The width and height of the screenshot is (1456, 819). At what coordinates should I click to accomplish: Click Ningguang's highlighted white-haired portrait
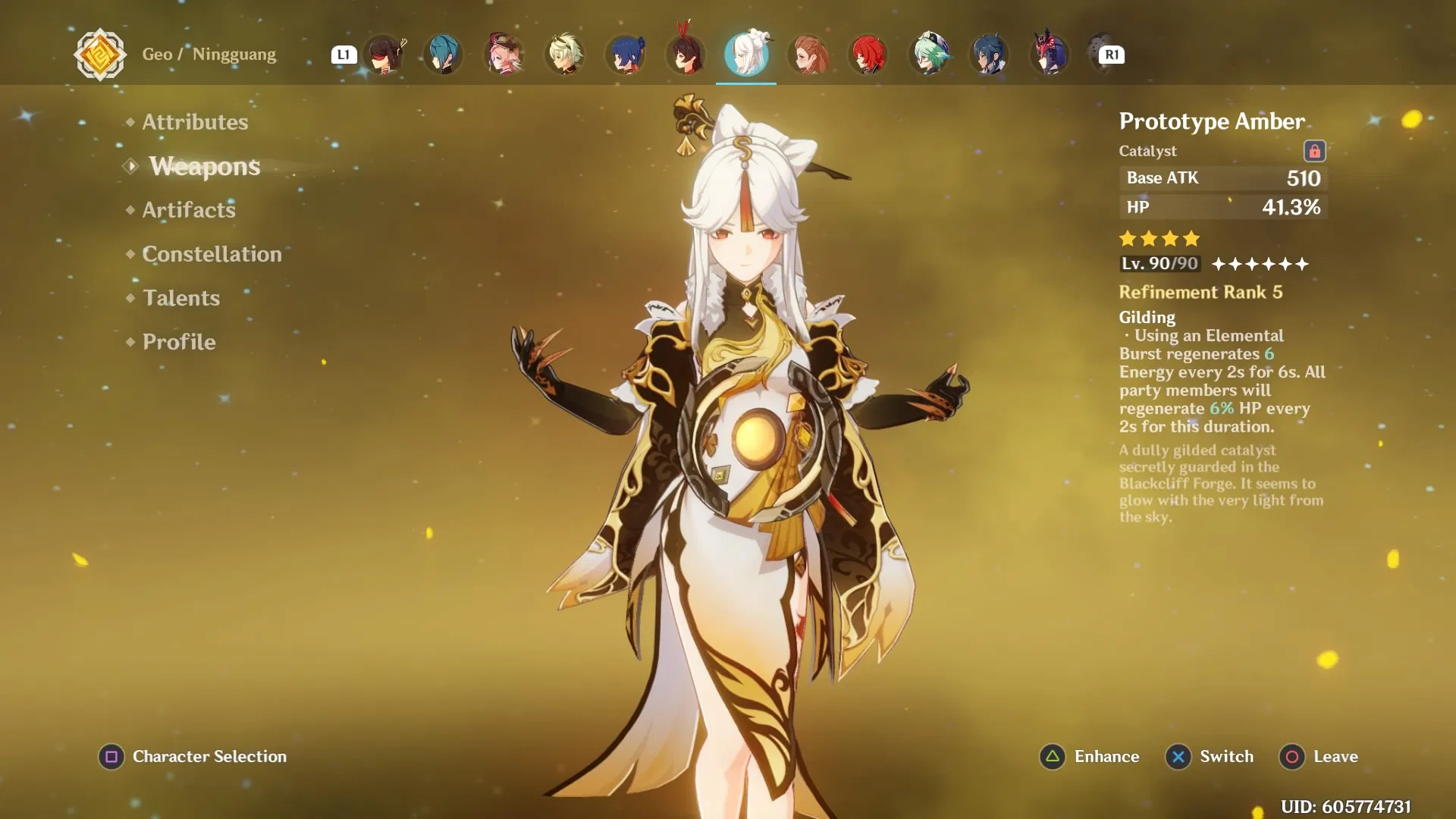(746, 55)
